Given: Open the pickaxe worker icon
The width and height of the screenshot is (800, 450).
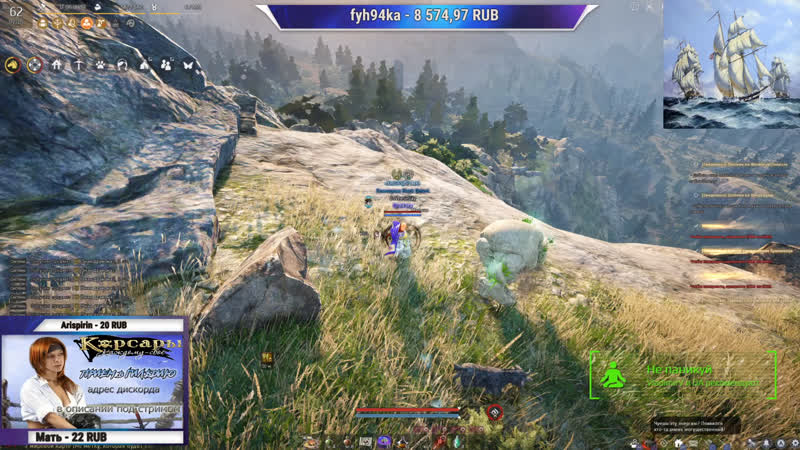Looking at the screenshot, I should tap(79, 65).
